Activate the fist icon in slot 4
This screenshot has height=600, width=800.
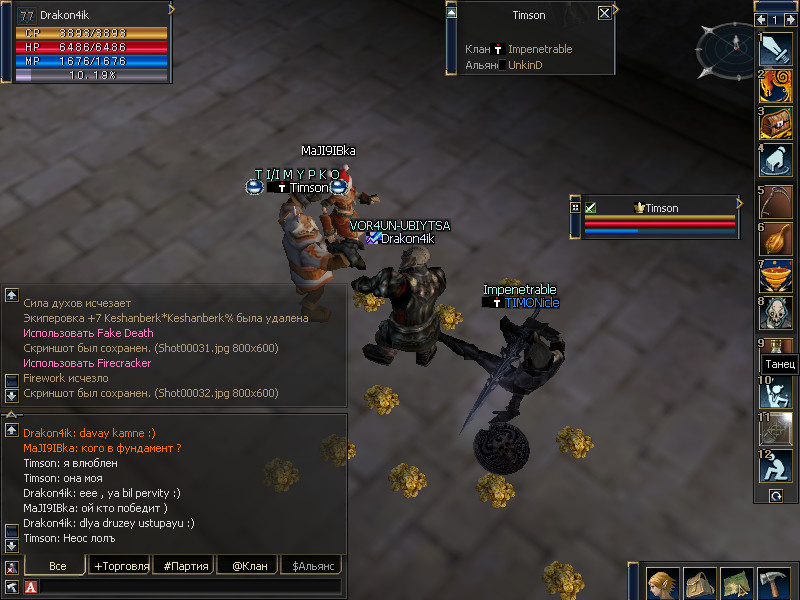point(776,160)
